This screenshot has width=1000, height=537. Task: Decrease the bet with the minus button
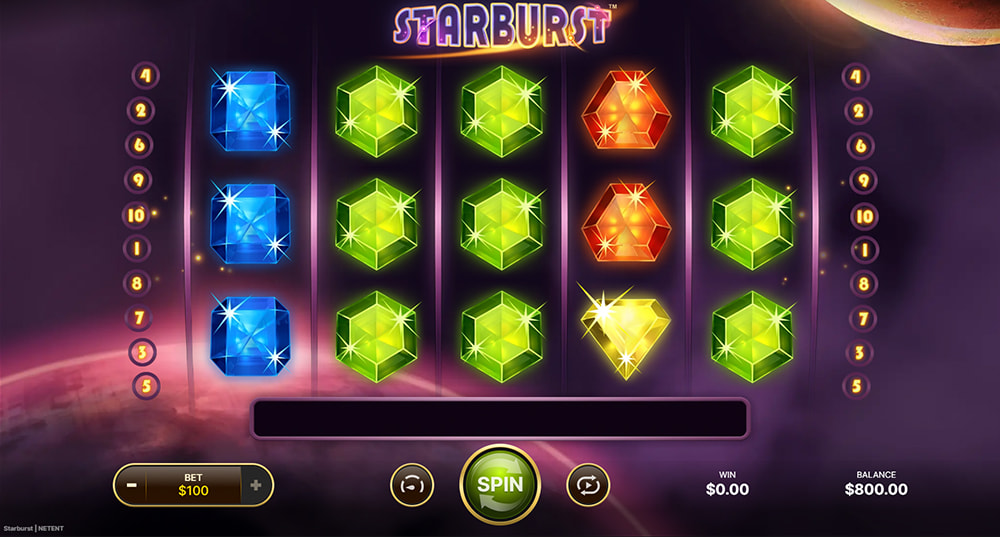130,485
